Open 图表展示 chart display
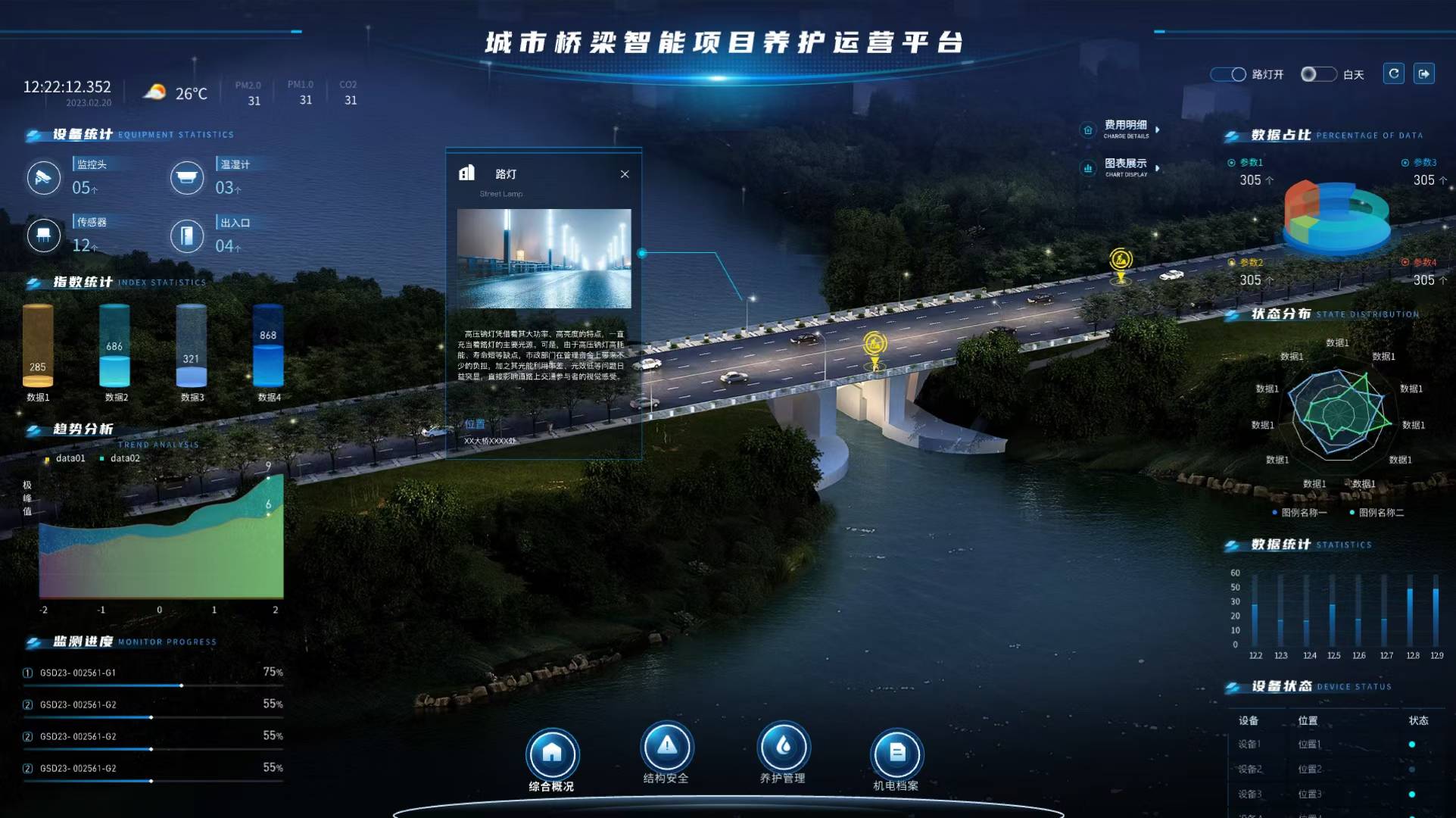This screenshot has width=1456, height=818. 1125,167
